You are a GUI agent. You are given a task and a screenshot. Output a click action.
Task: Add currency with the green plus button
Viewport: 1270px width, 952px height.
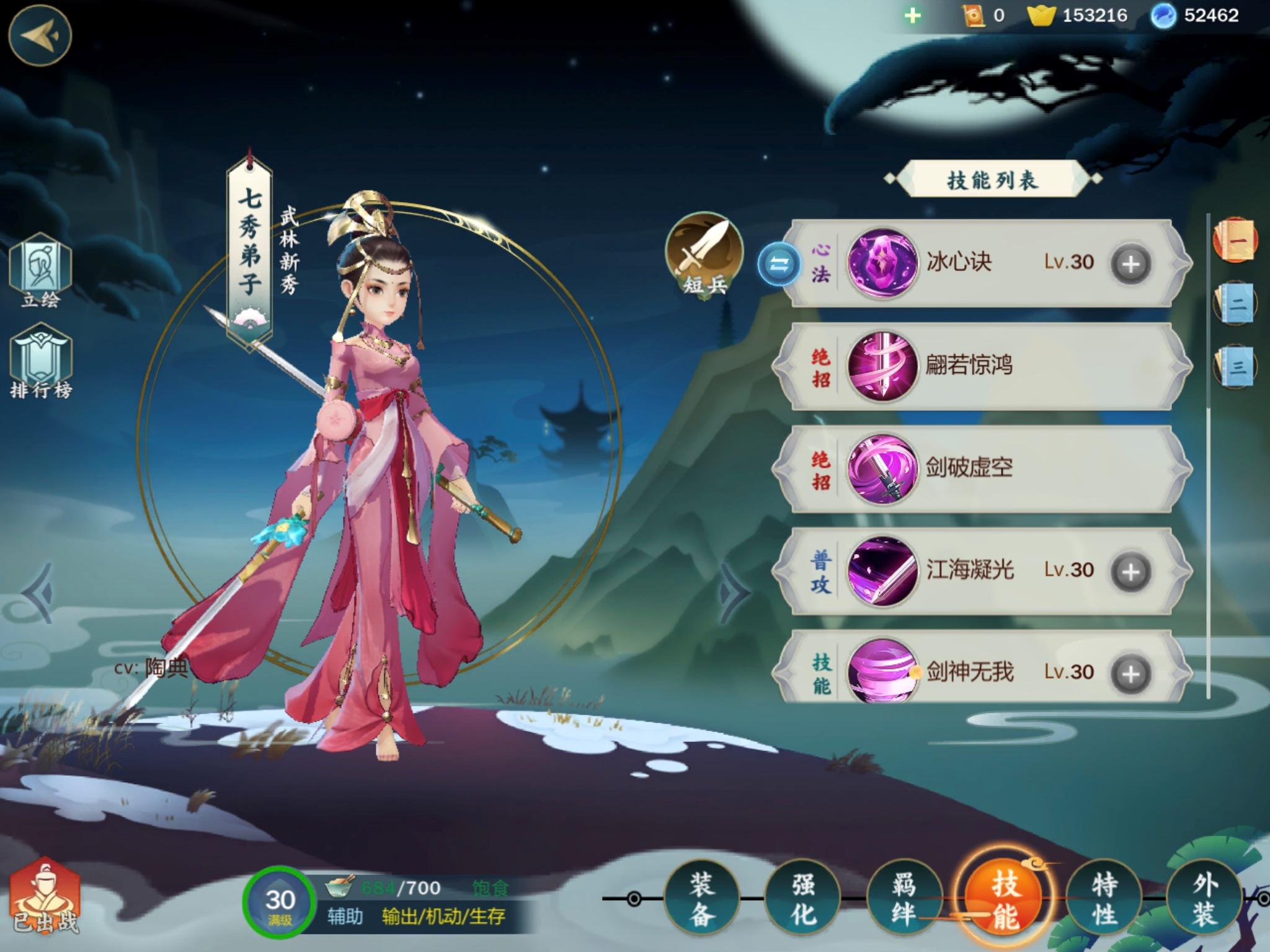[x=912, y=15]
